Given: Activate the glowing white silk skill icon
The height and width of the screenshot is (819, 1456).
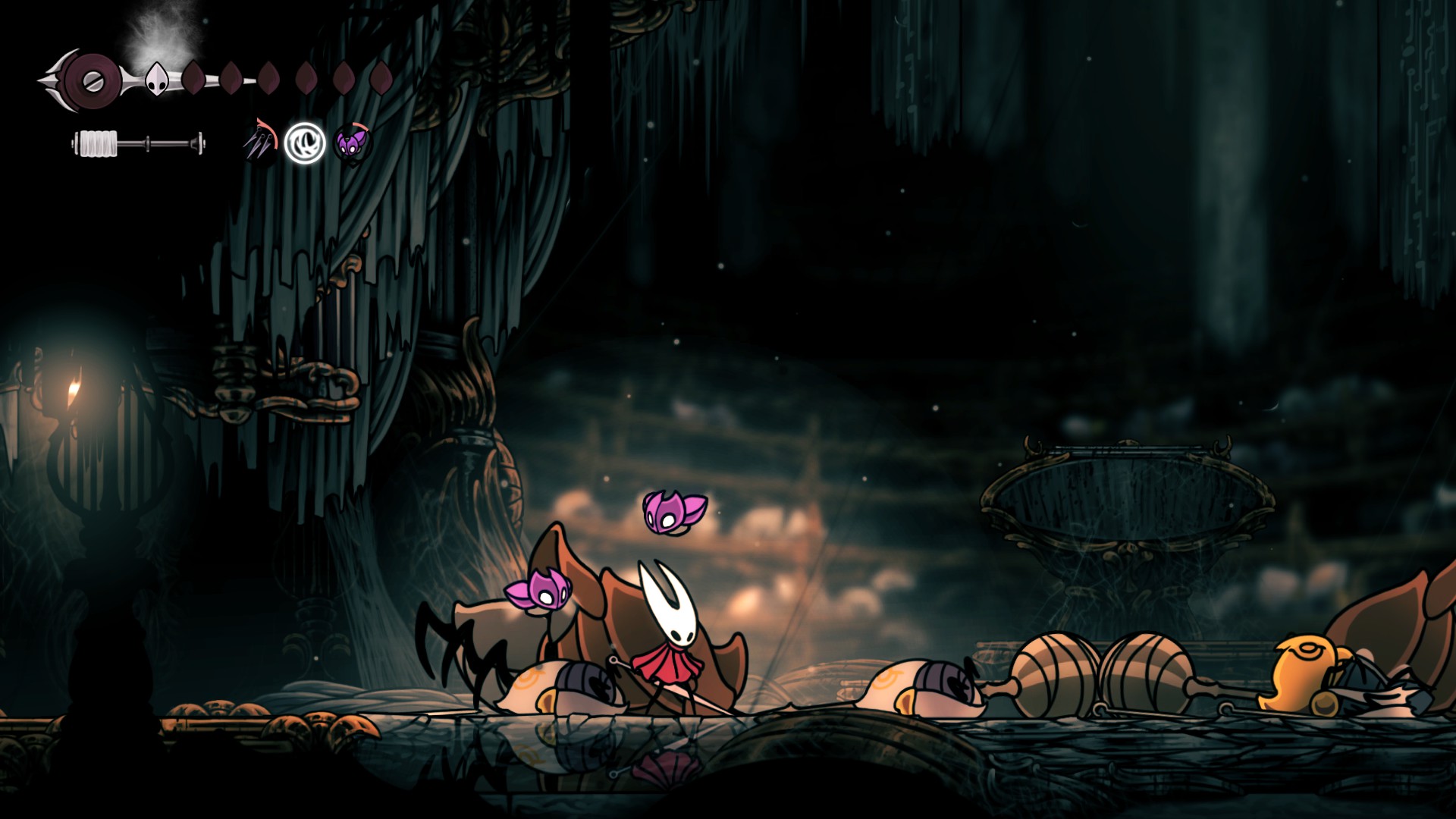Looking at the screenshot, I should coord(305,143).
